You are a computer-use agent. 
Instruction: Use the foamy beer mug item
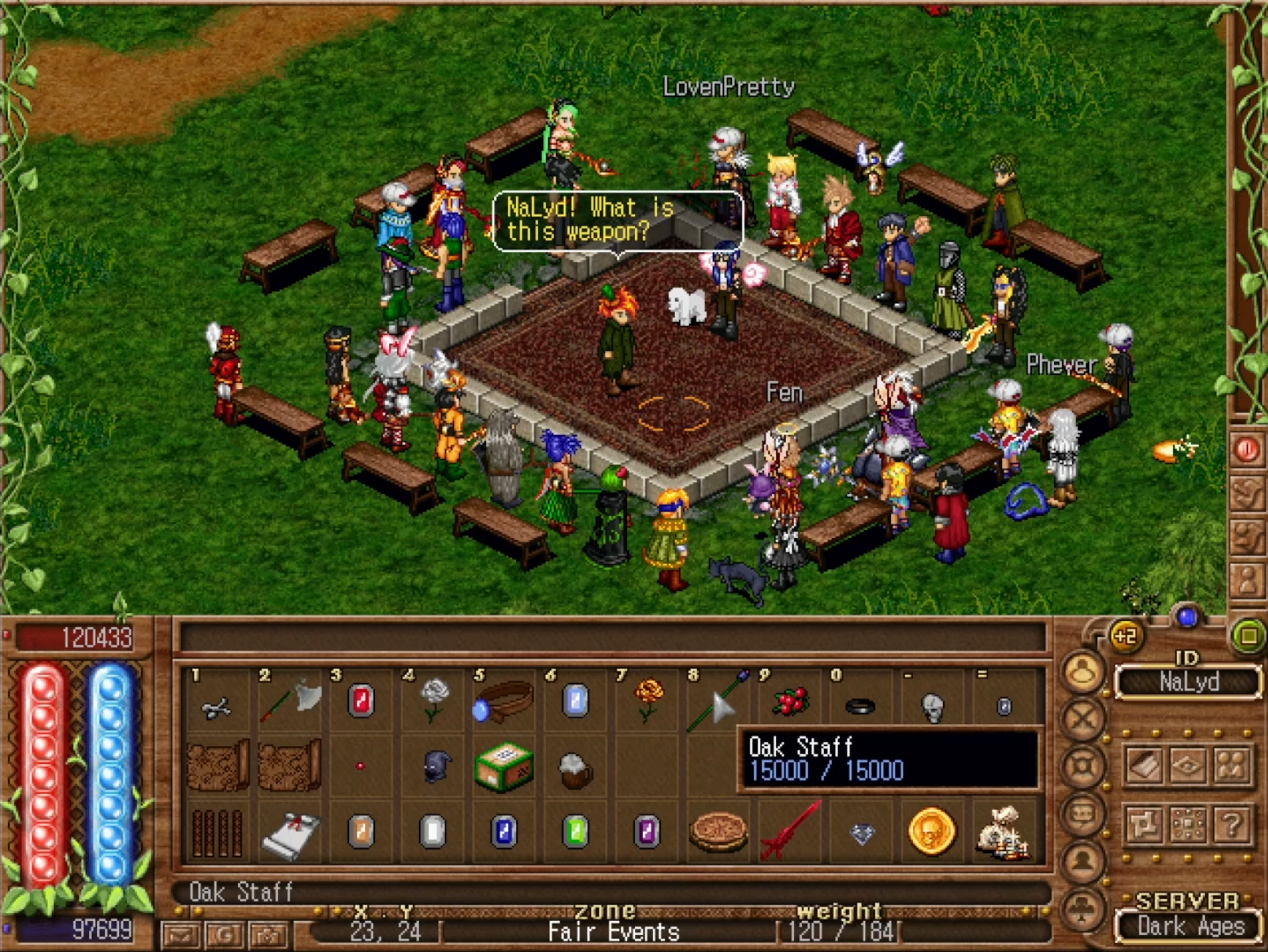pos(575,769)
